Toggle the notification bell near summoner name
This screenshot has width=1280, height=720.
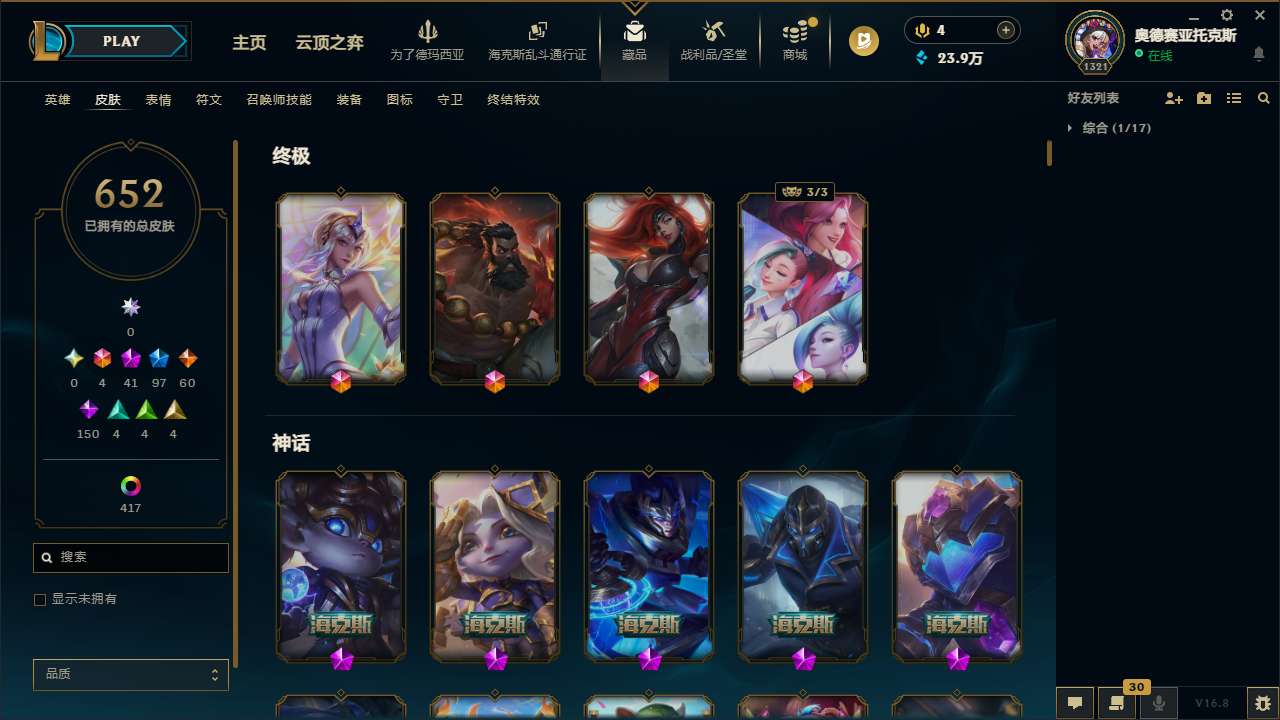(1259, 55)
